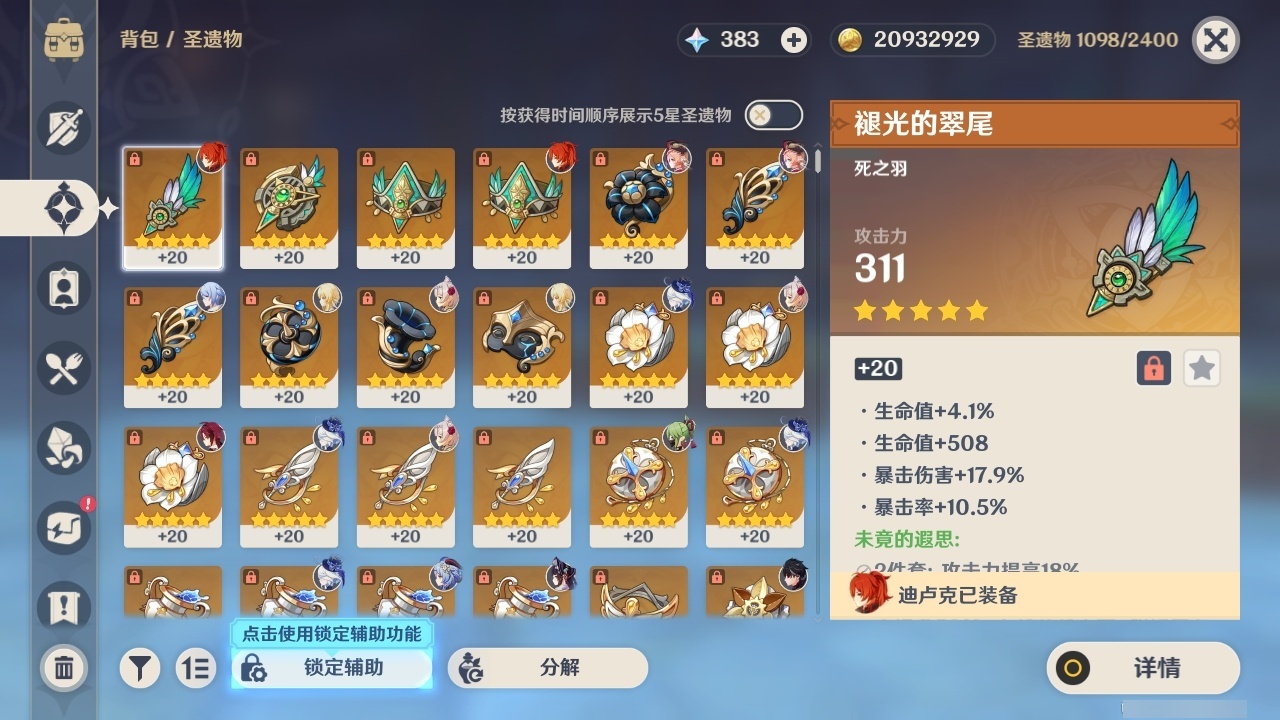Click the 锁定辅助 lock assist button
The width and height of the screenshot is (1280, 720).
pyautogui.click(x=331, y=668)
